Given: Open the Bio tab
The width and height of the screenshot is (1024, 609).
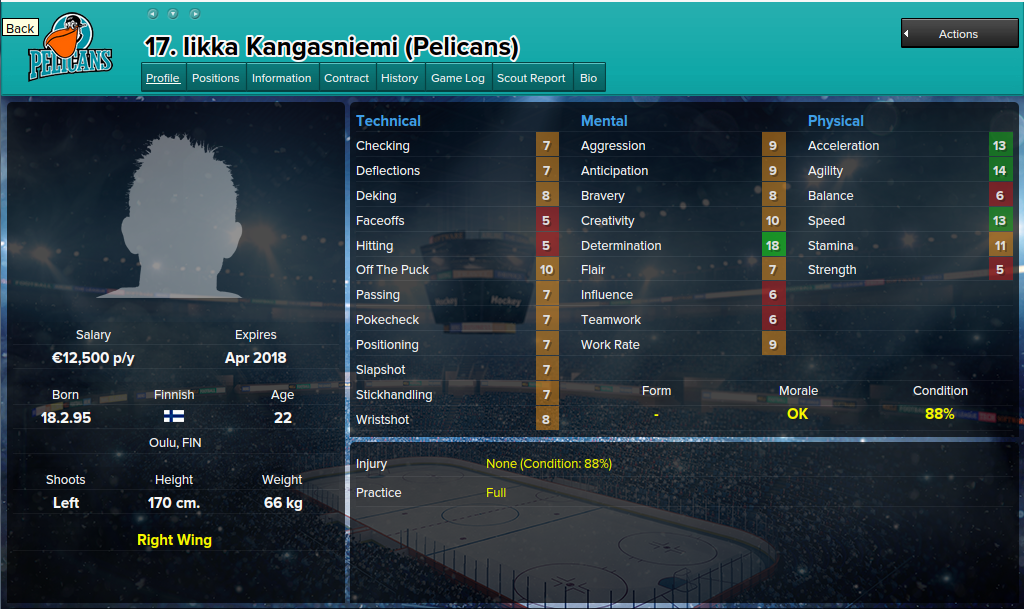Looking at the screenshot, I should coord(588,78).
